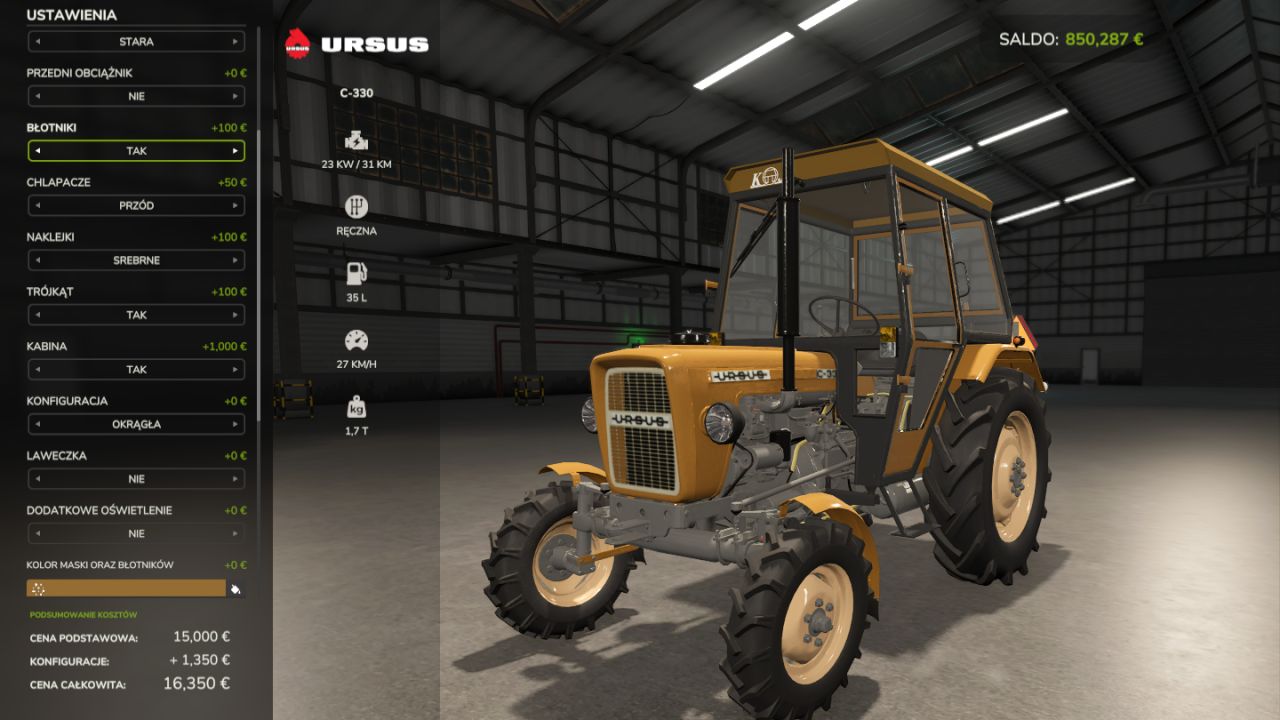Select the manual transmission RĘCZNA icon
1280x720 pixels.
tap(355, 207)
